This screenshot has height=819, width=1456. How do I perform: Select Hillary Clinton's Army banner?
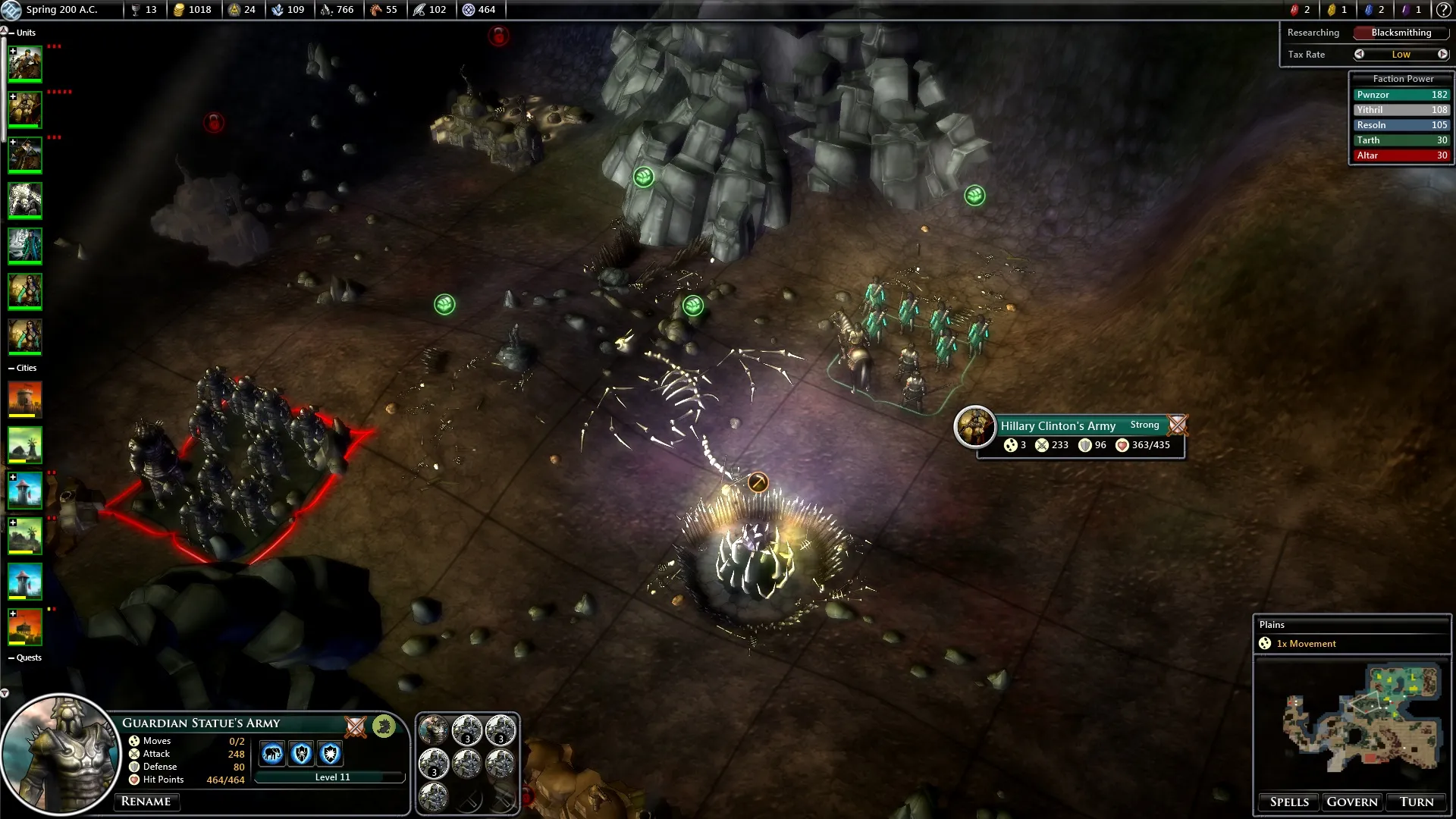1058,425
